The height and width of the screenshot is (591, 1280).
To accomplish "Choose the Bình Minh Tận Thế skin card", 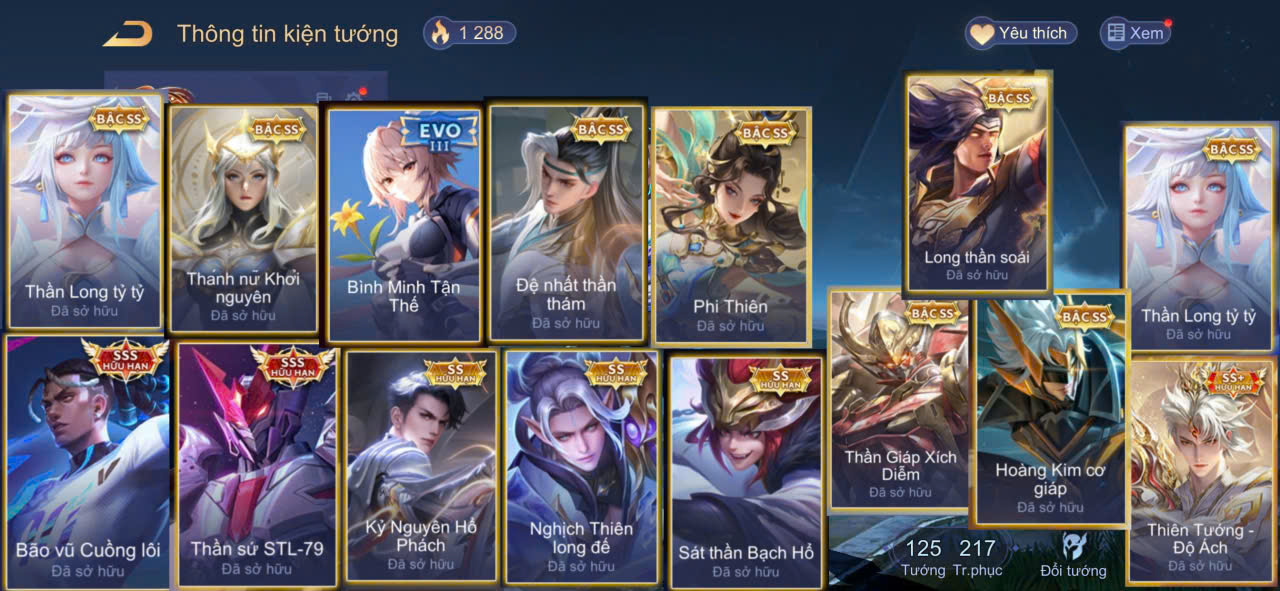I will 404,225.
